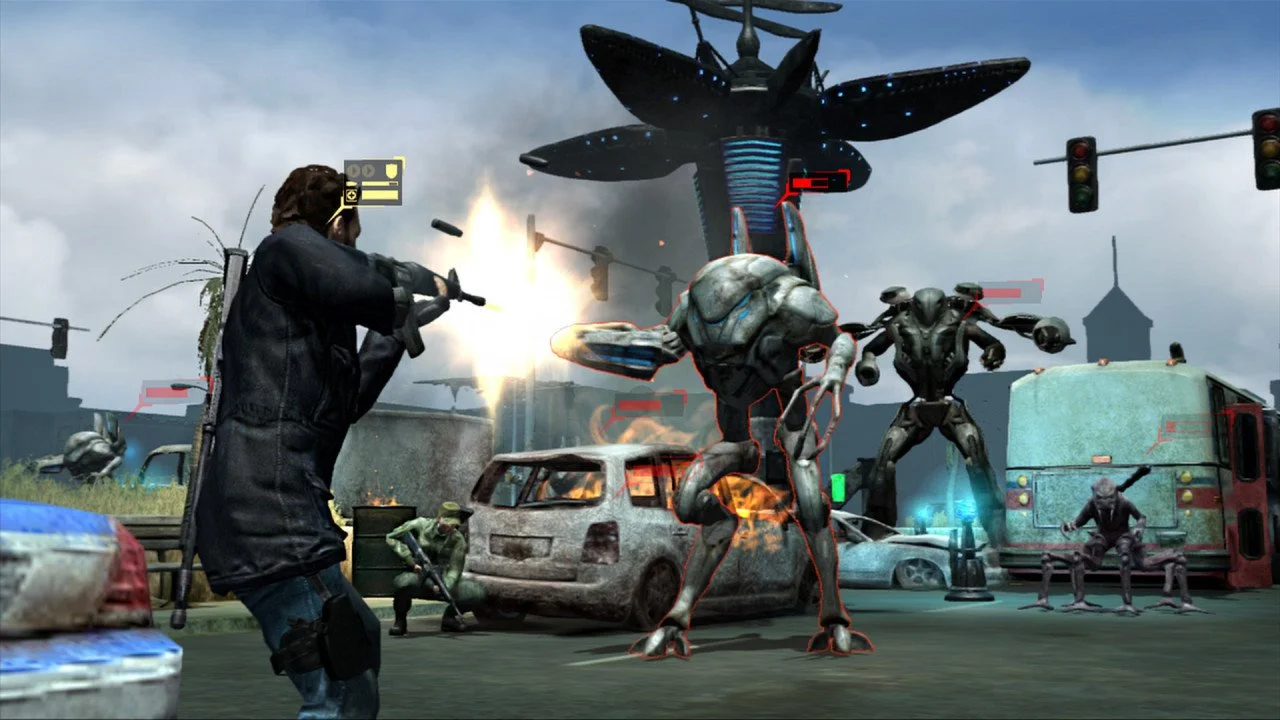Click the yellow health bar on the player HUD
The height and width of the screenshot is (720, 1280).
(380, 183)
